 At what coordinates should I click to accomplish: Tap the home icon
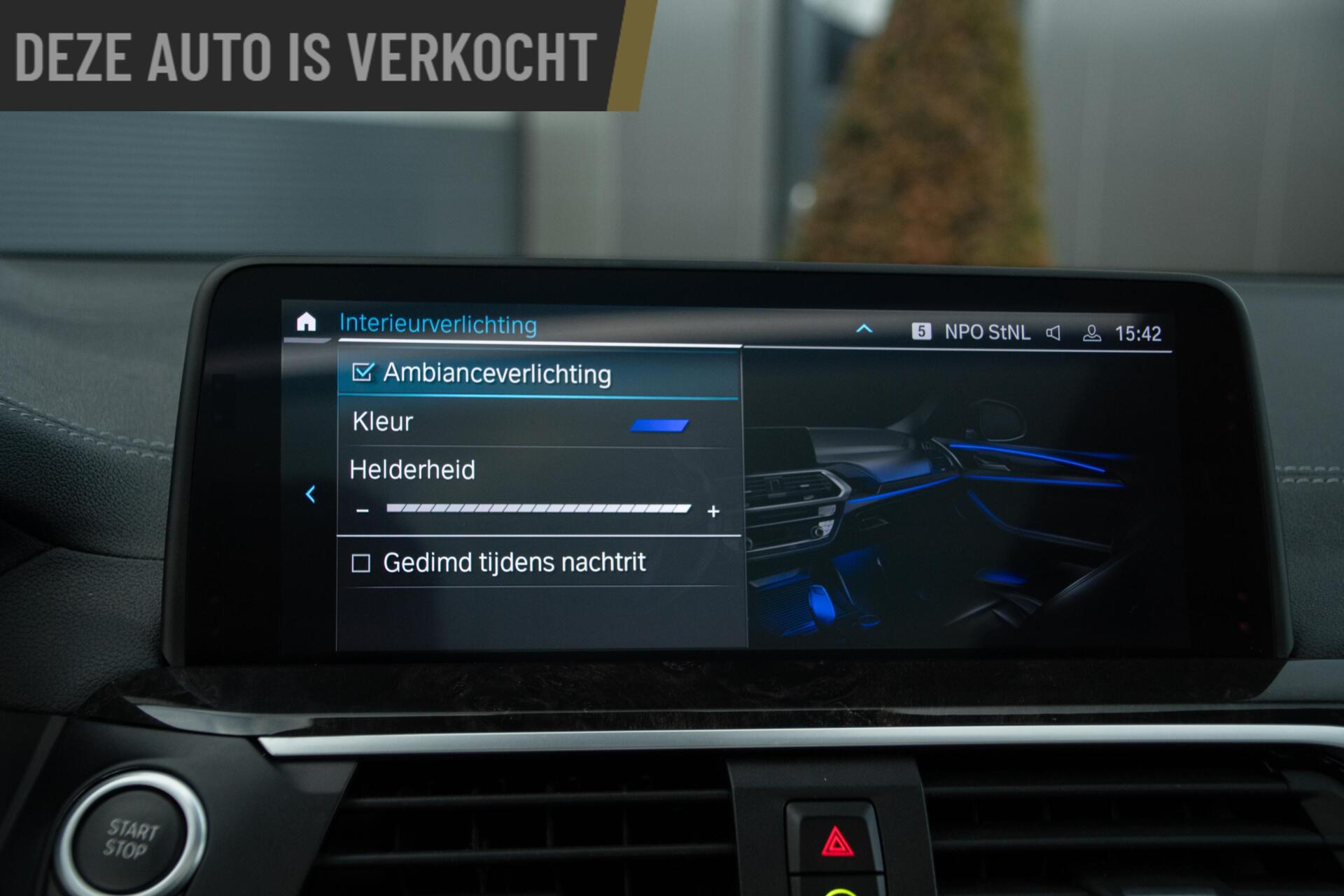pyautogui.click(x=306, y=322)
